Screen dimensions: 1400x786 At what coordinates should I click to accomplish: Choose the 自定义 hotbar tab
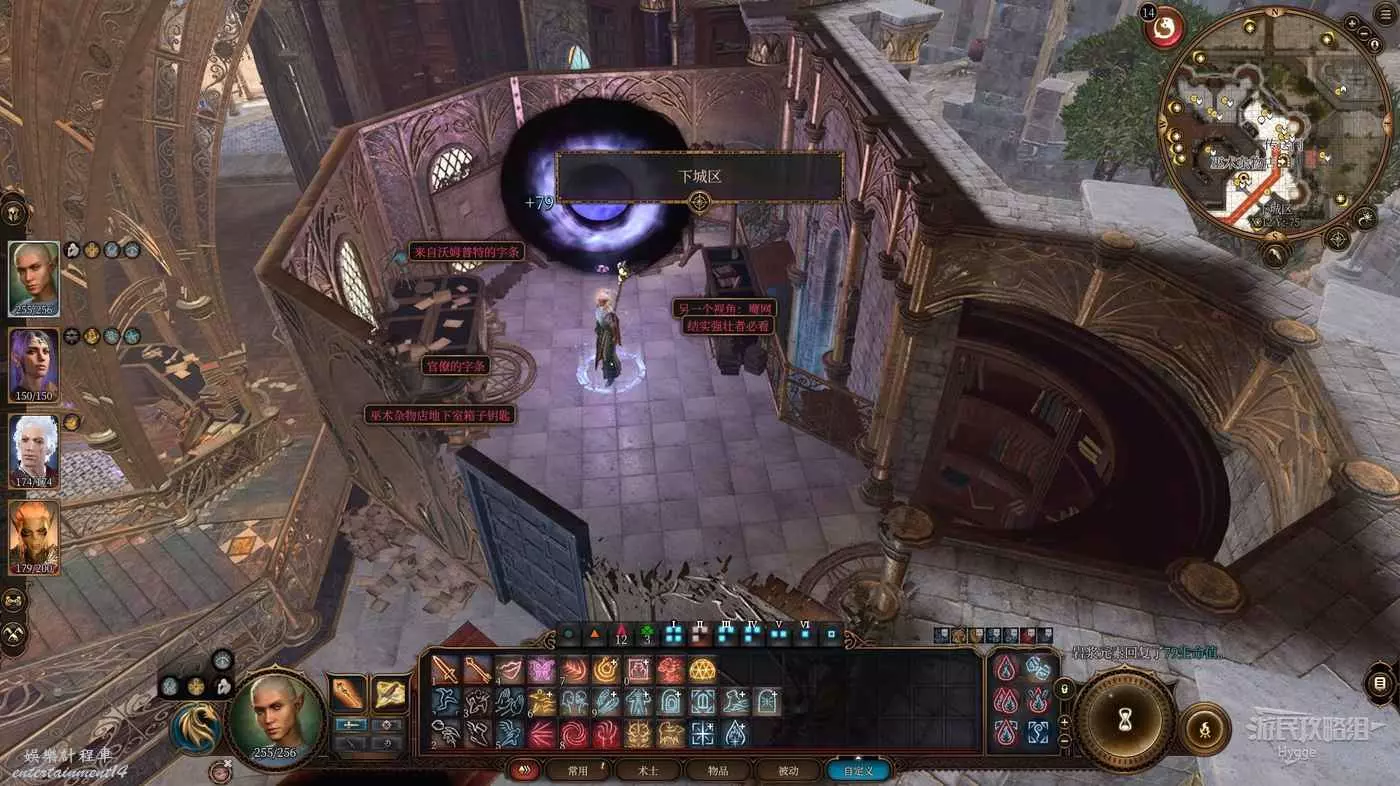tap(858, 771)
